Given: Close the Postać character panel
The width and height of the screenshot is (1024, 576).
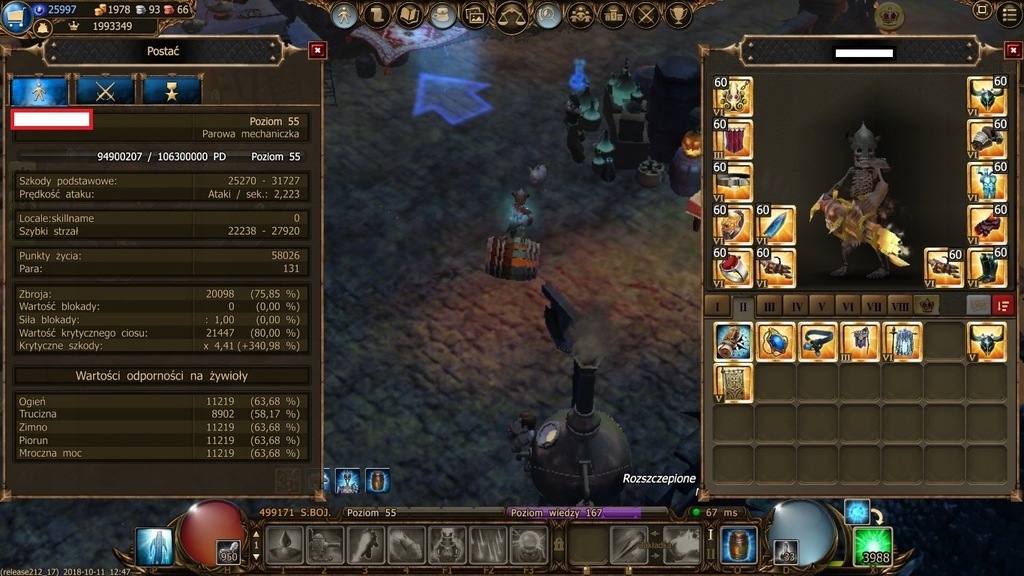Looking at the screenshot, I should click(x=317, y=50).
